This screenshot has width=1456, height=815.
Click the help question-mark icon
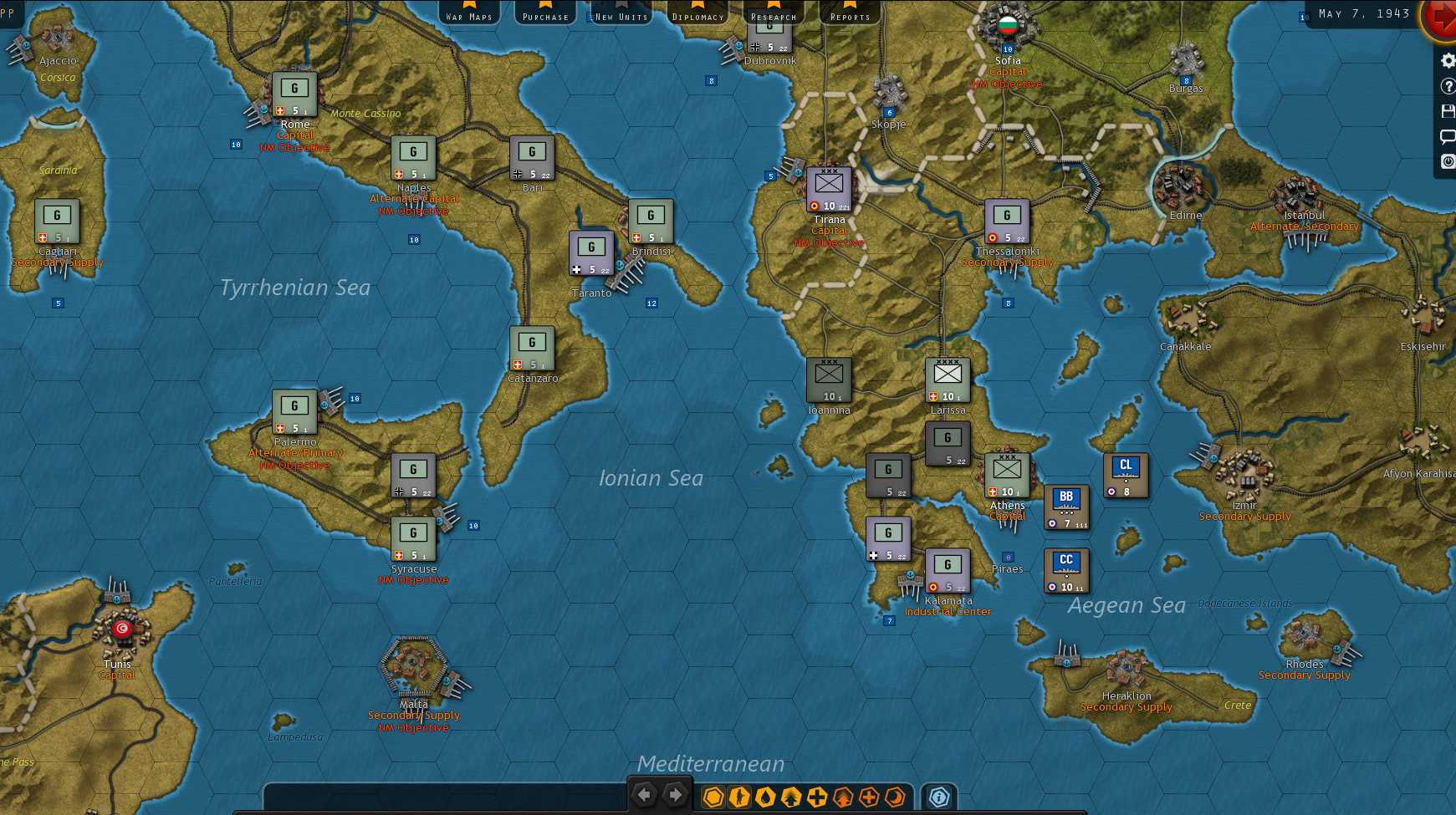[1448, 85]
